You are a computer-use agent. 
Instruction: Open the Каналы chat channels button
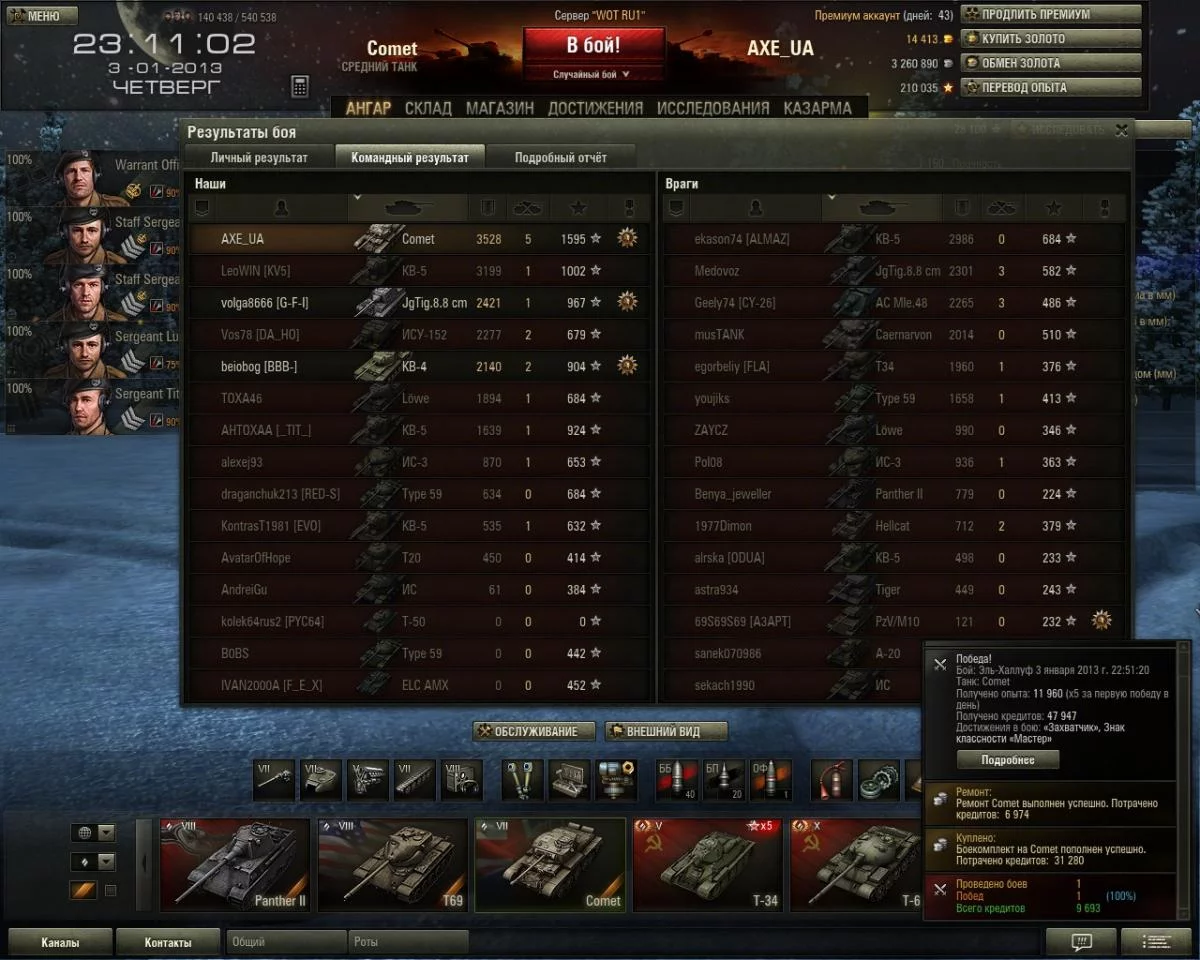click(x=60, y=942)
